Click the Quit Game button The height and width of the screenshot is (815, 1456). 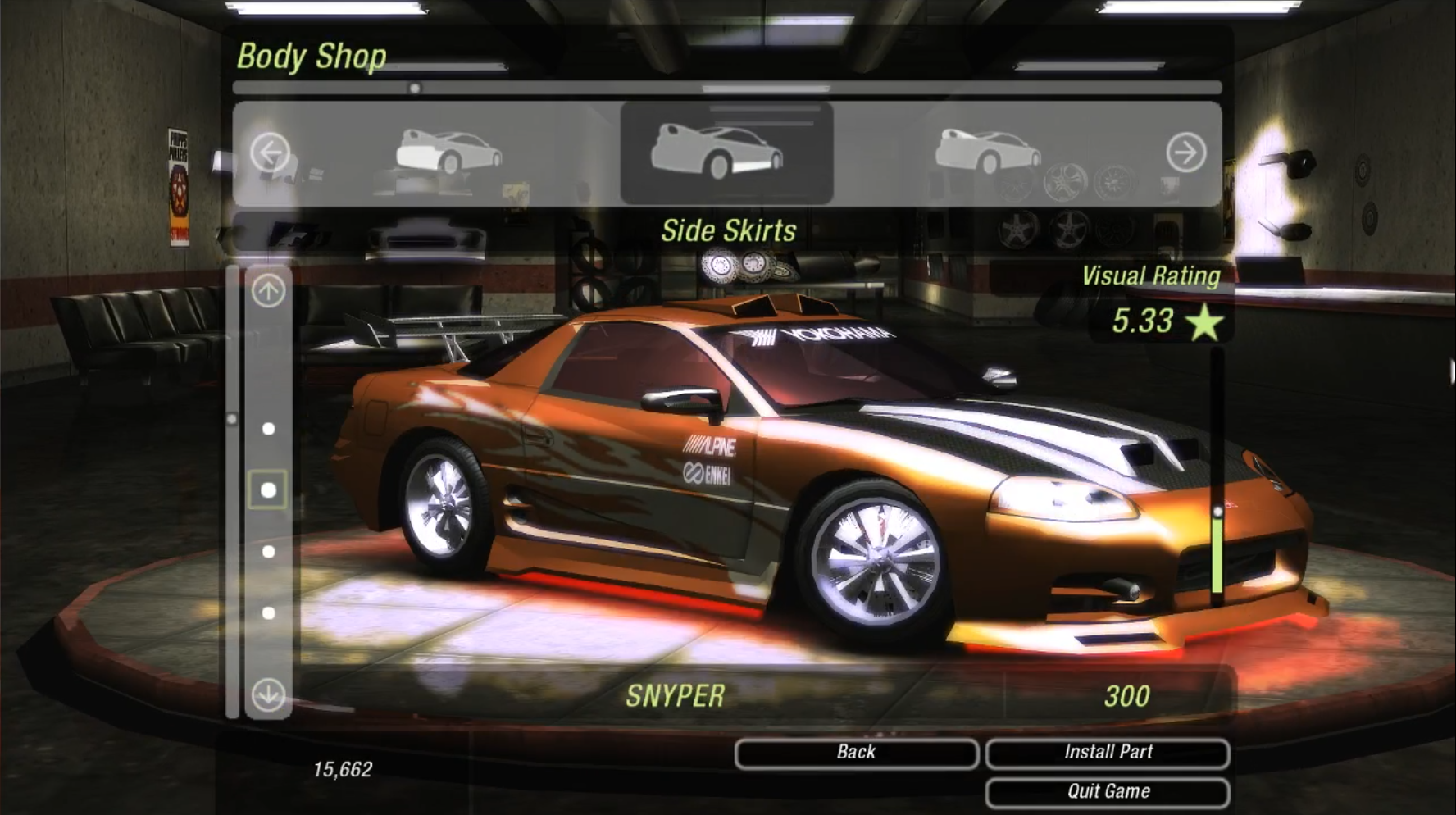(1107, 792)
